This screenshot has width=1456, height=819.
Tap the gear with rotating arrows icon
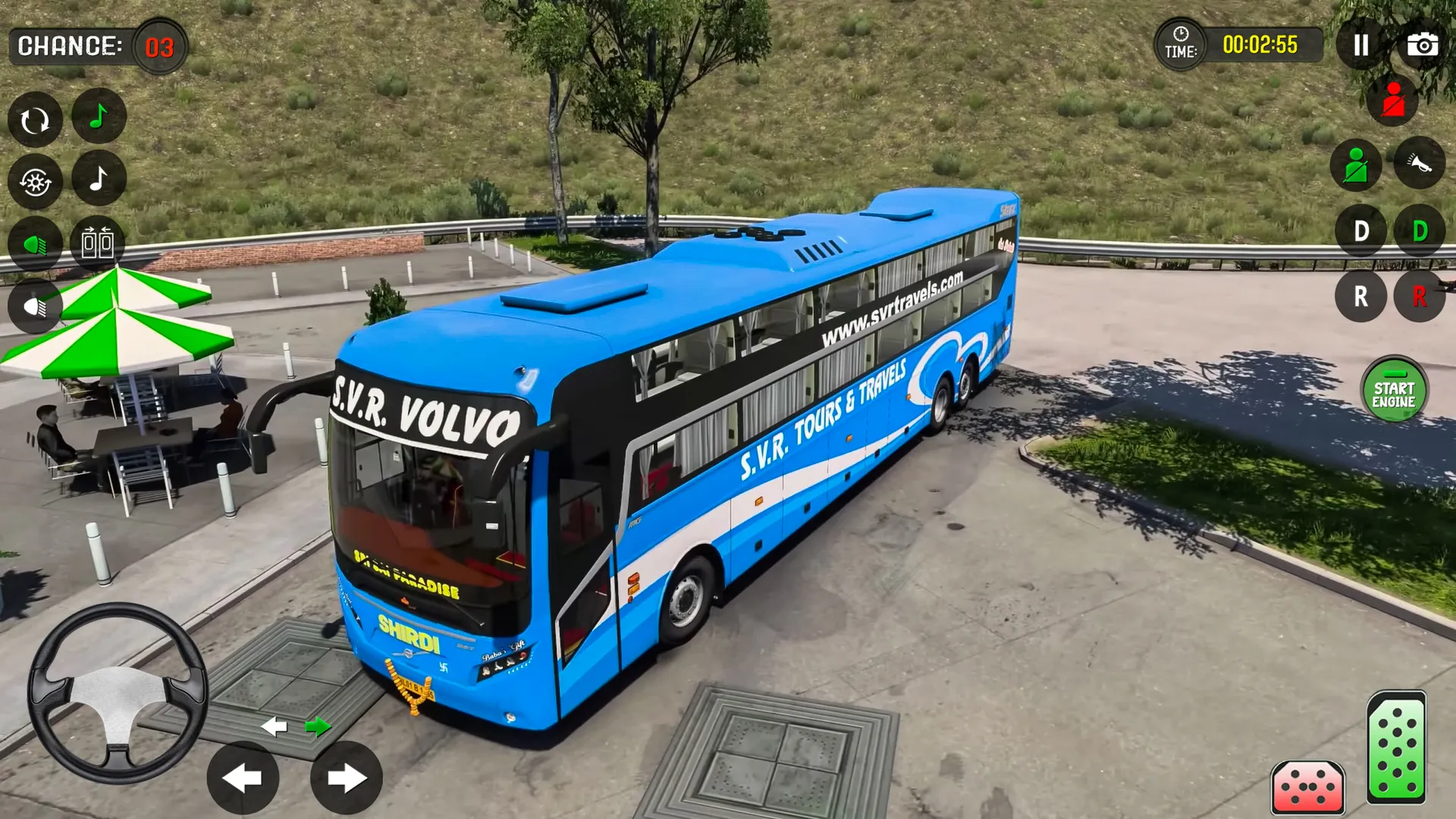[x=35, y=182]
